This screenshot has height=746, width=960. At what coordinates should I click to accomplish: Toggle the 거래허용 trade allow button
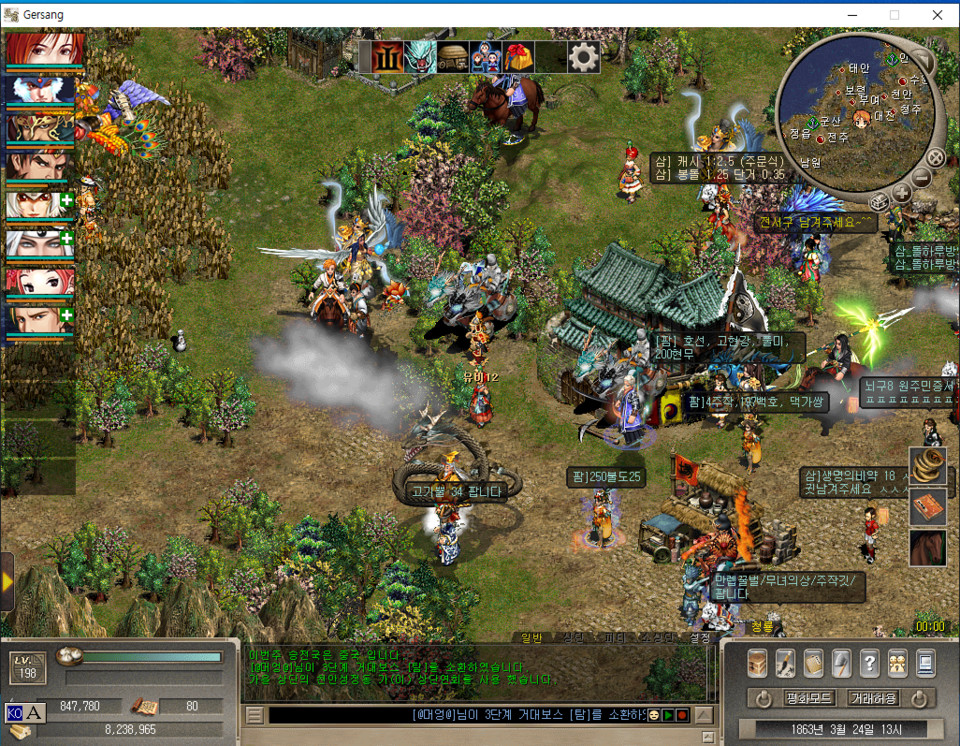pos(872,698)
